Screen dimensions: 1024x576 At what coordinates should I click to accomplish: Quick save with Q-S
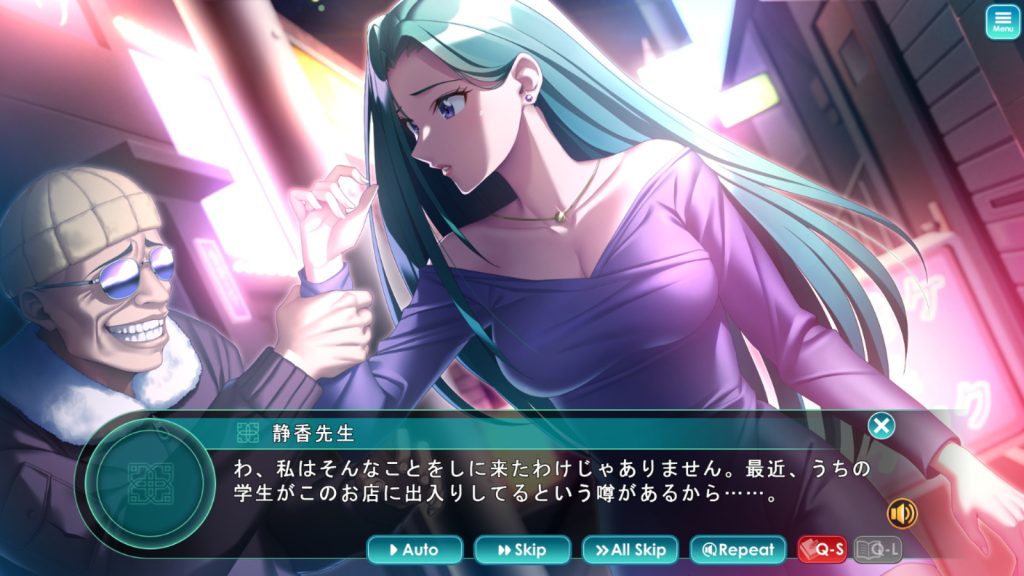pos(822,550)
